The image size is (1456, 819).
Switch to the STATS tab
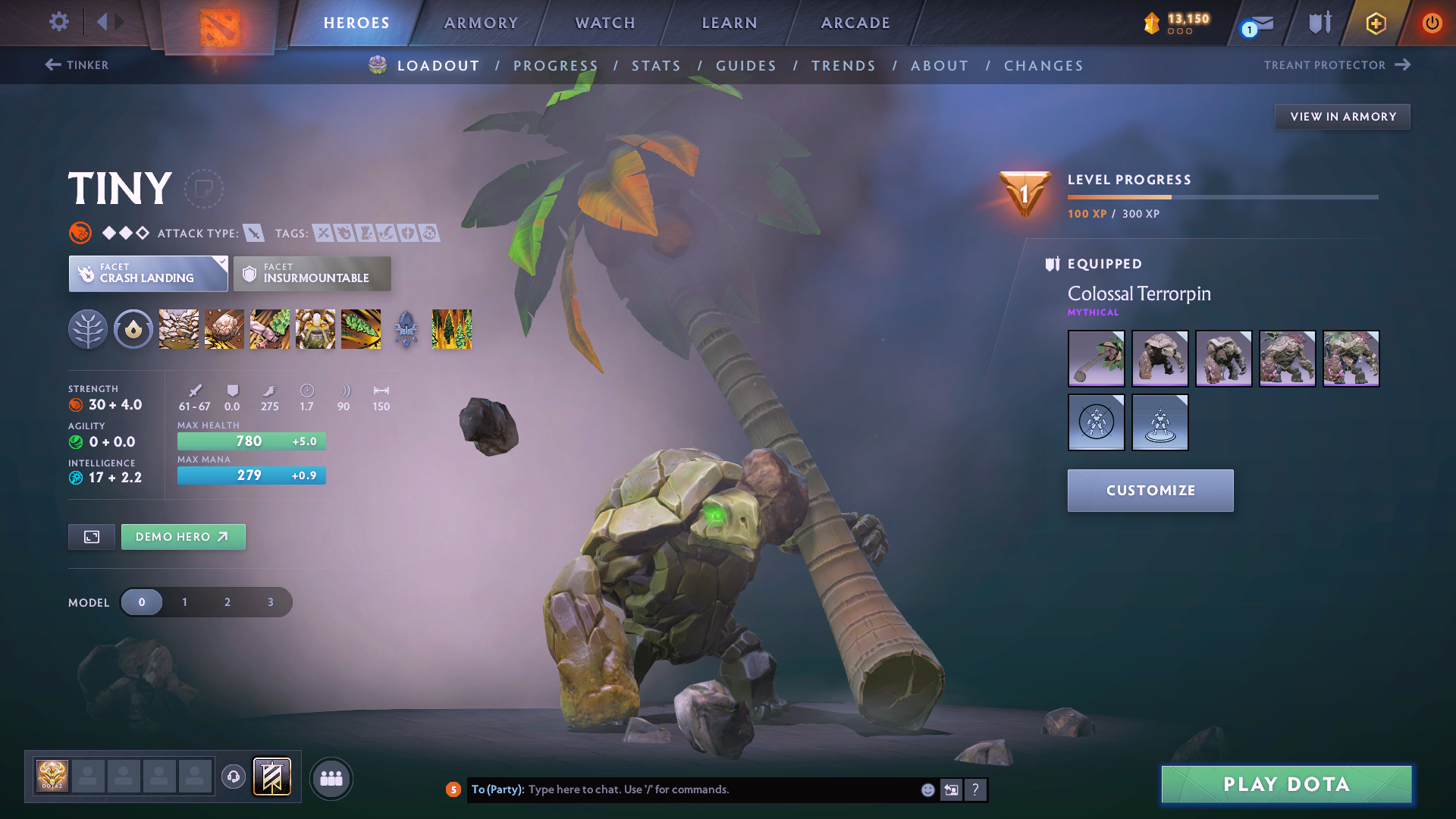(x=656, y=66)
